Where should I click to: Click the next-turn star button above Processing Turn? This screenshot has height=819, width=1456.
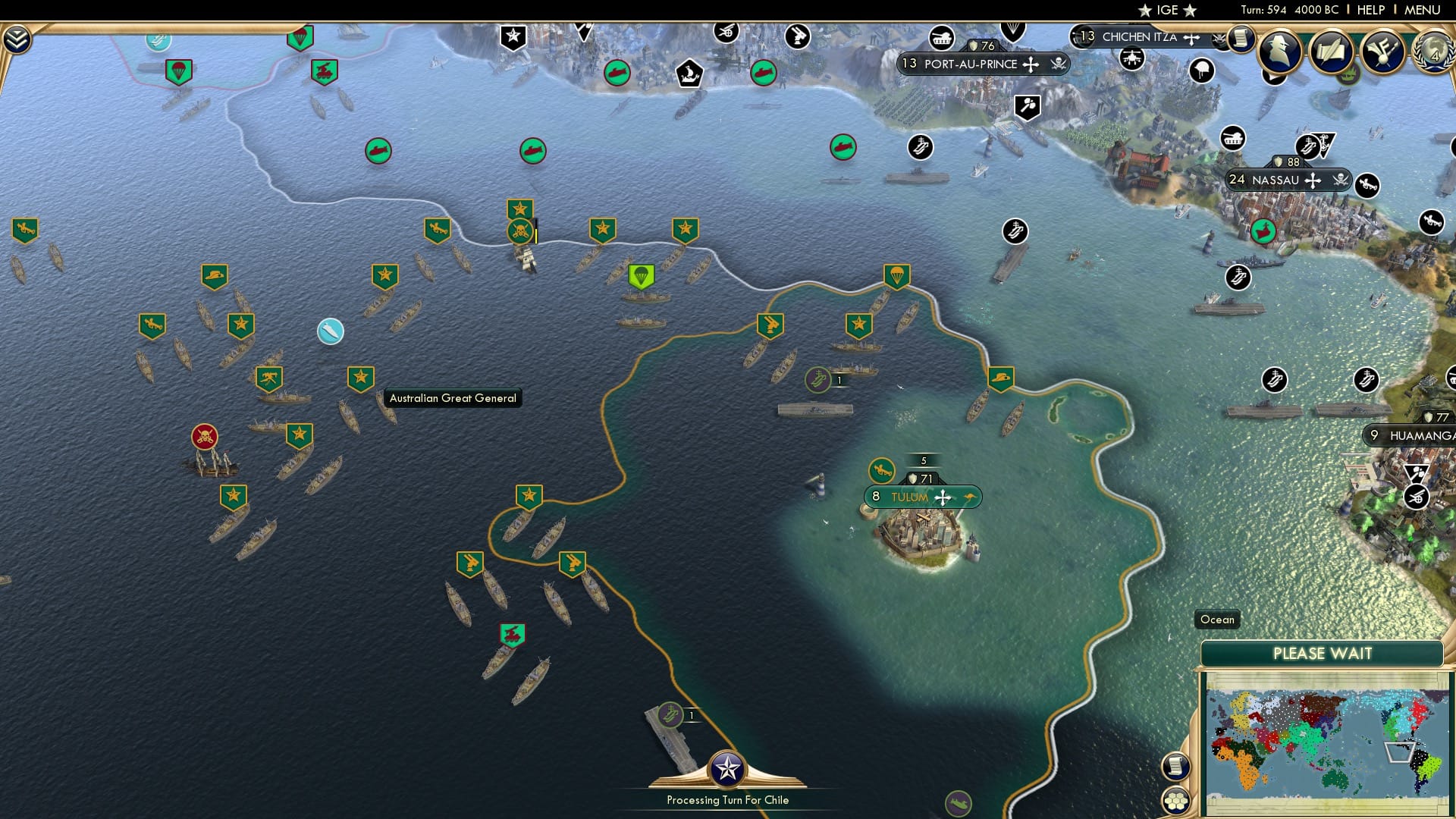point(728,767)
